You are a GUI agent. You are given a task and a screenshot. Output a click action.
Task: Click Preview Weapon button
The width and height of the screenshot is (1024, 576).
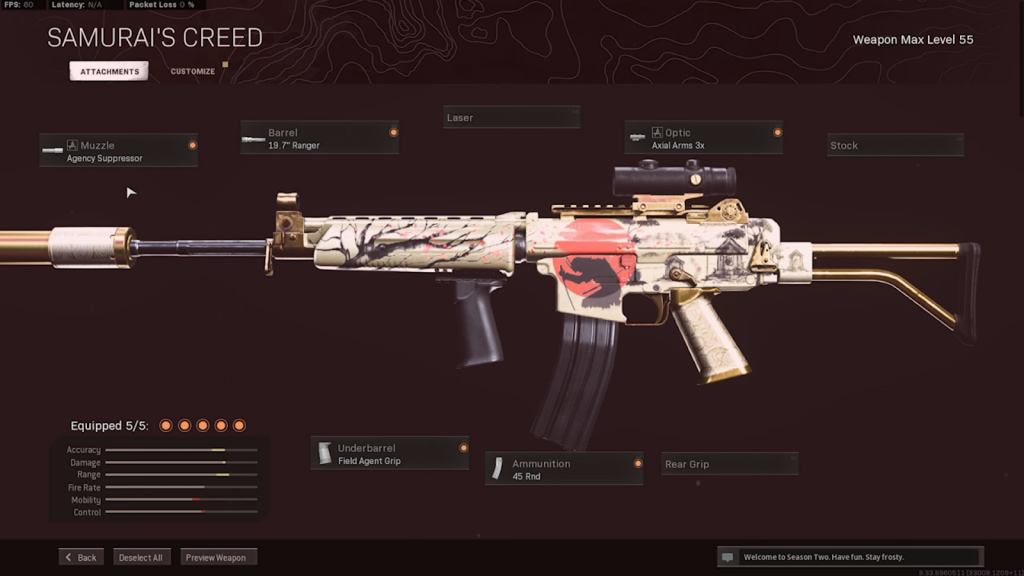[219, 557]
